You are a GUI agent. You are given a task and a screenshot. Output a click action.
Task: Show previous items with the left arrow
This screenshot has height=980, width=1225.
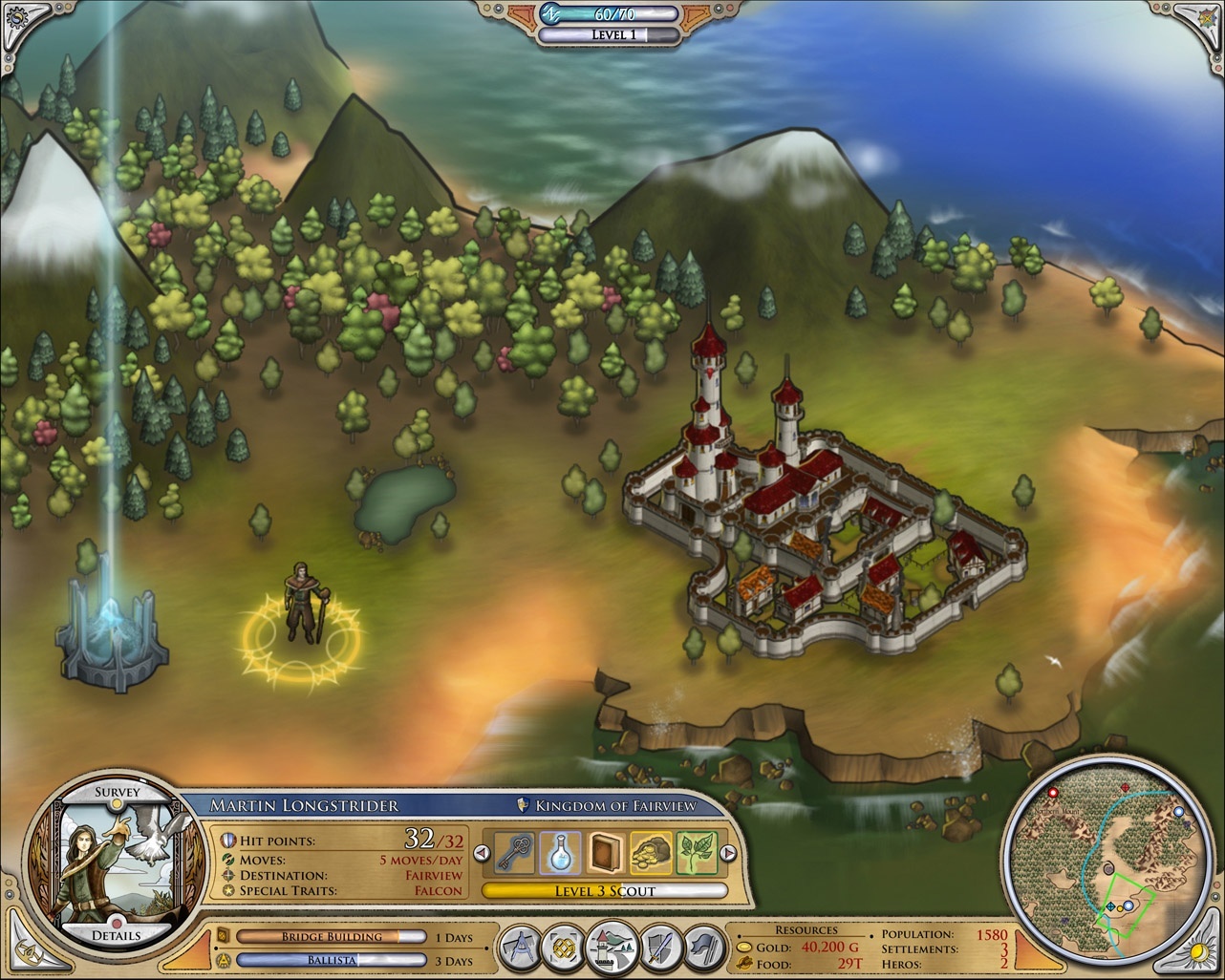484,853
